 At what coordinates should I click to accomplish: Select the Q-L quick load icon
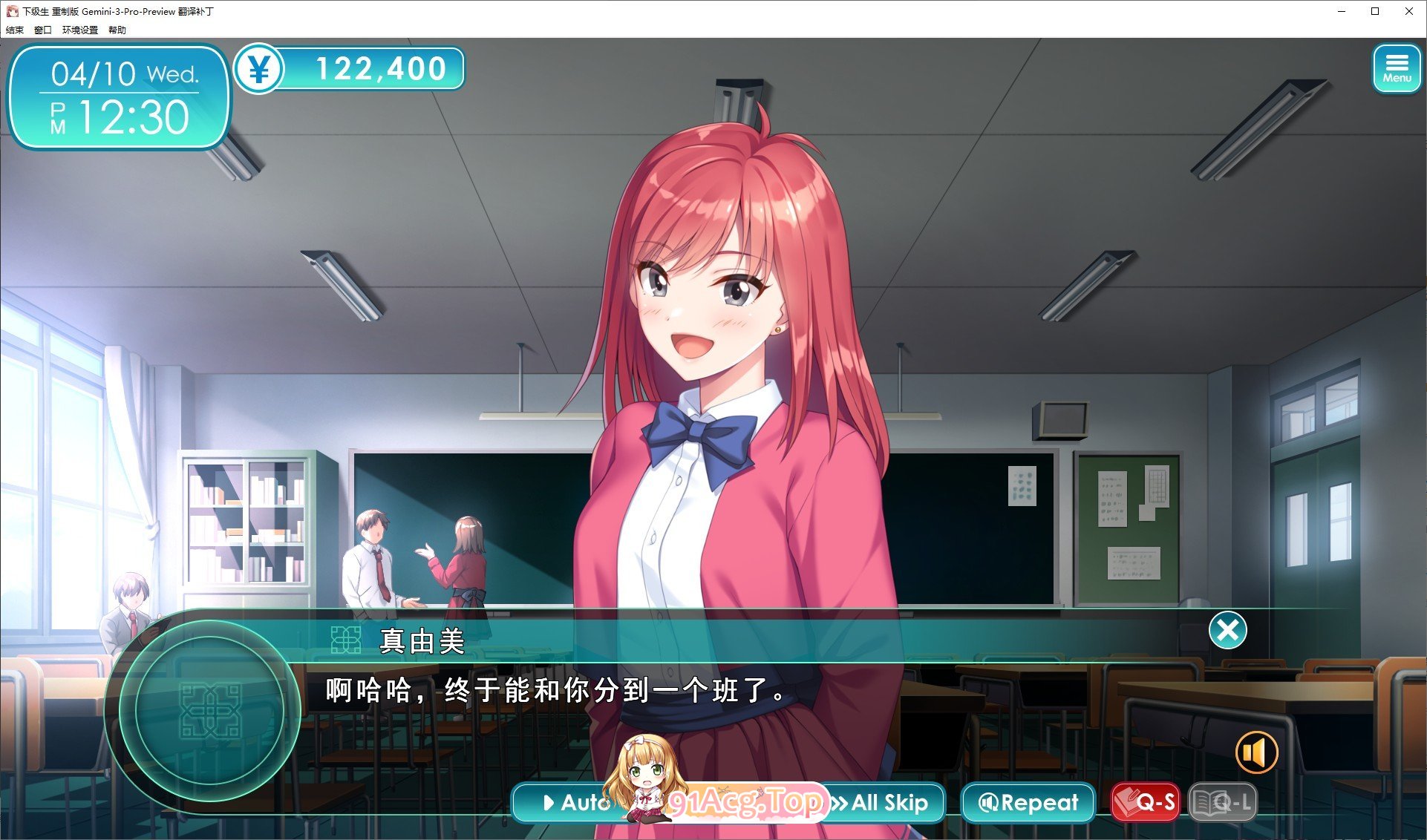click(1223, 802)
